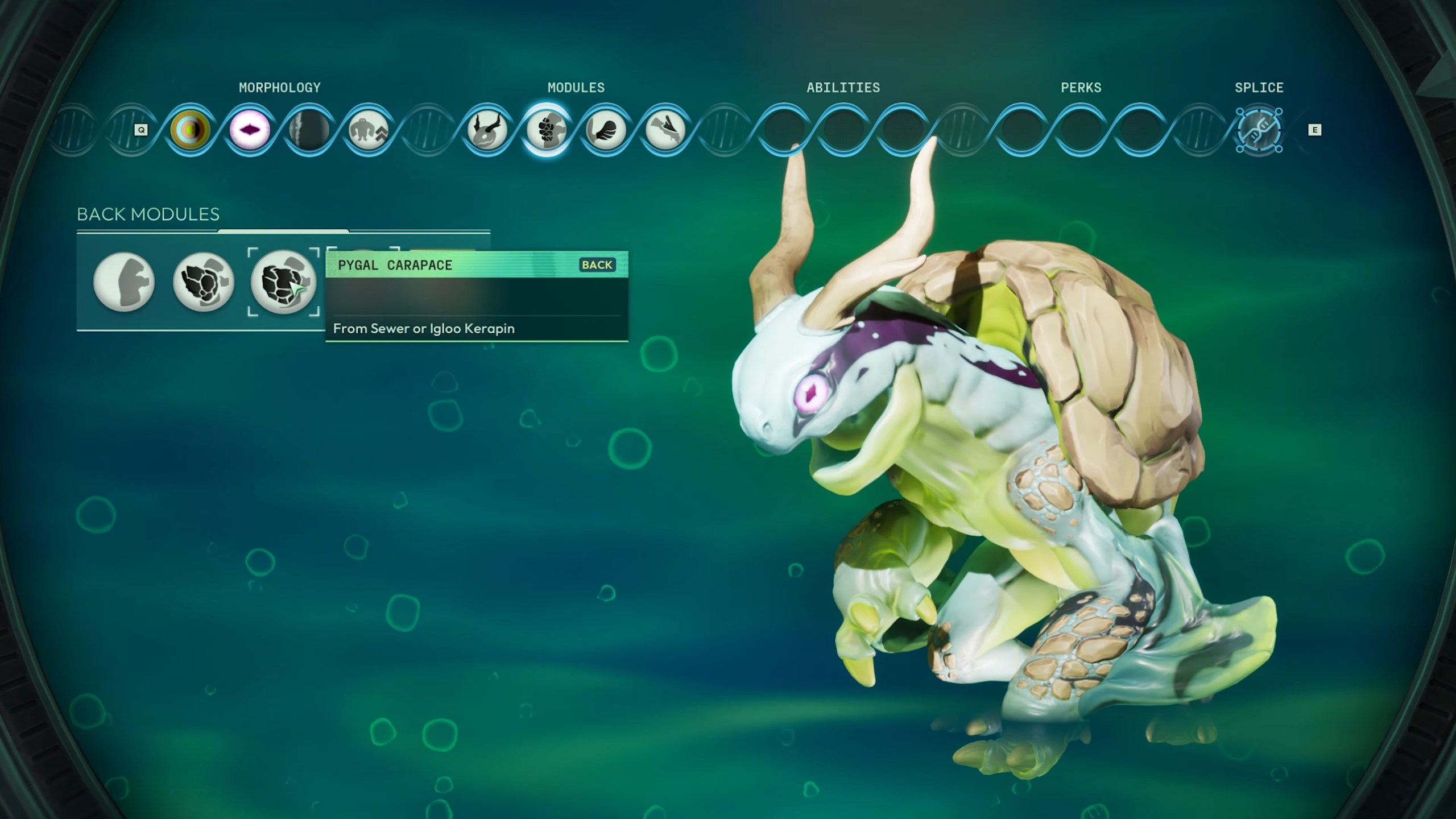This screenshot has width=1456, height=819.
Task: Select the concentric color rings morphology node
Action: tap(191, 130)
